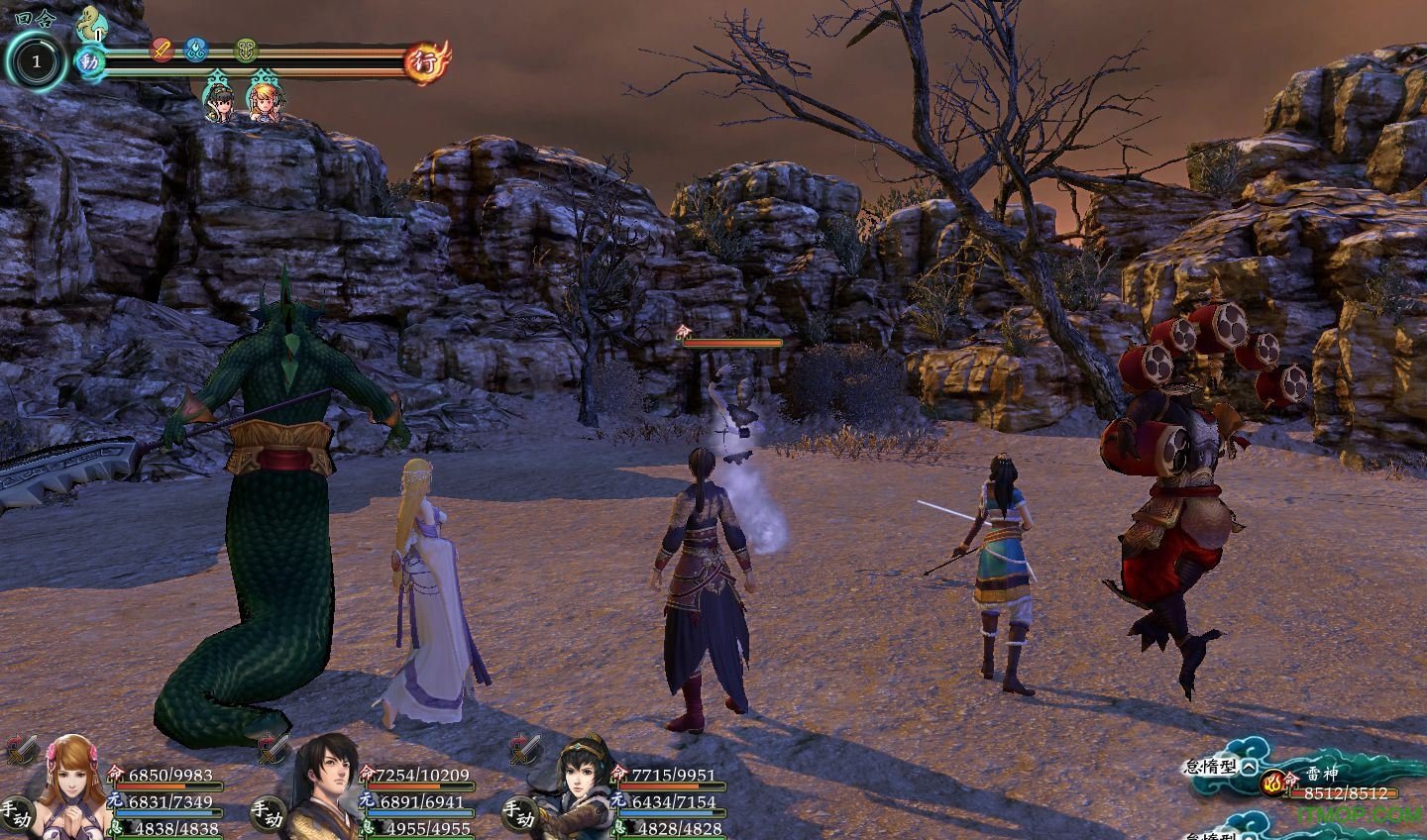
Task: Click the blue 動 icon on the turn bar
Action: tap(90, 61)
